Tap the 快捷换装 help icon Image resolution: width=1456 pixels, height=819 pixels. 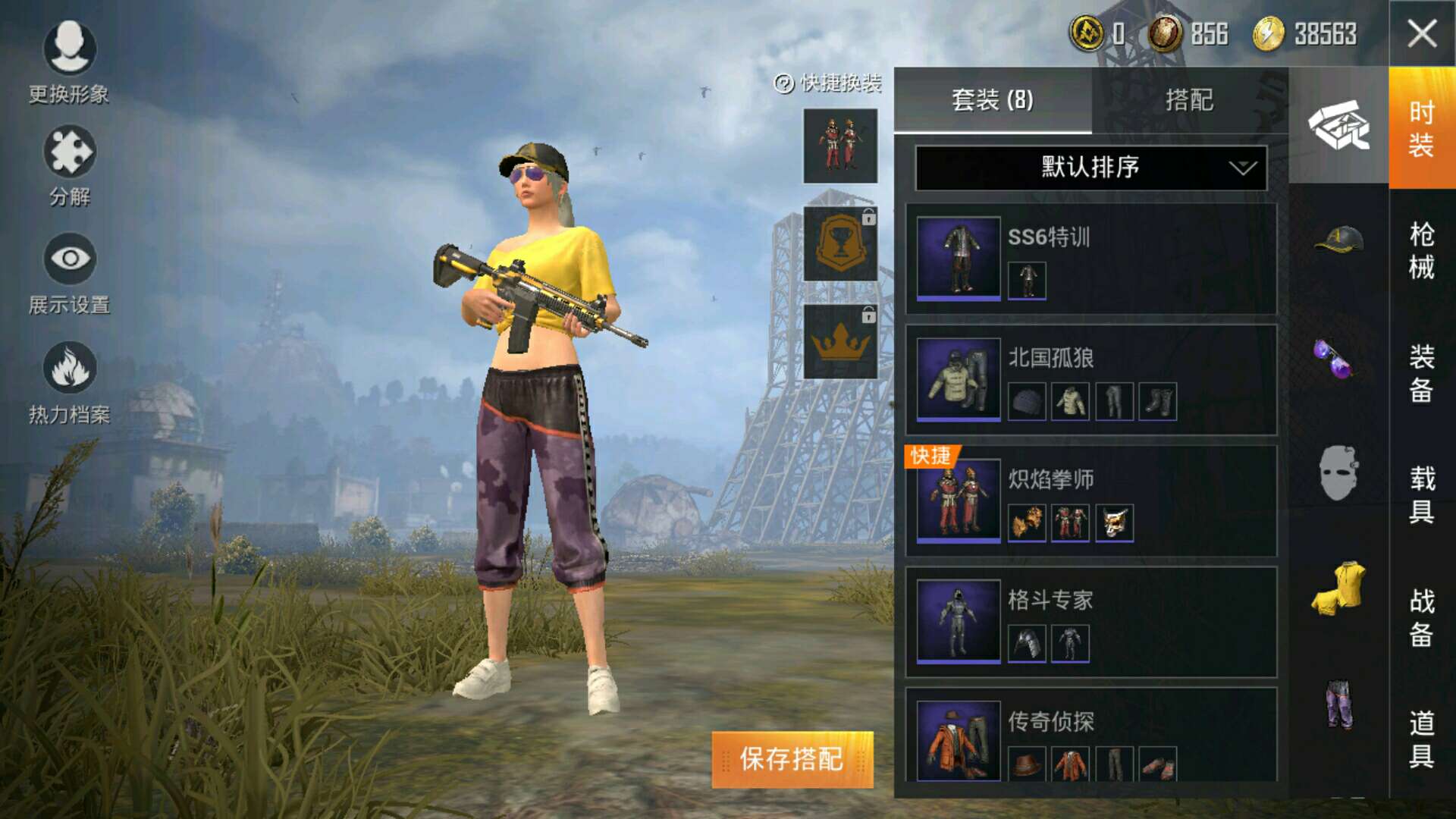(783, 83)
